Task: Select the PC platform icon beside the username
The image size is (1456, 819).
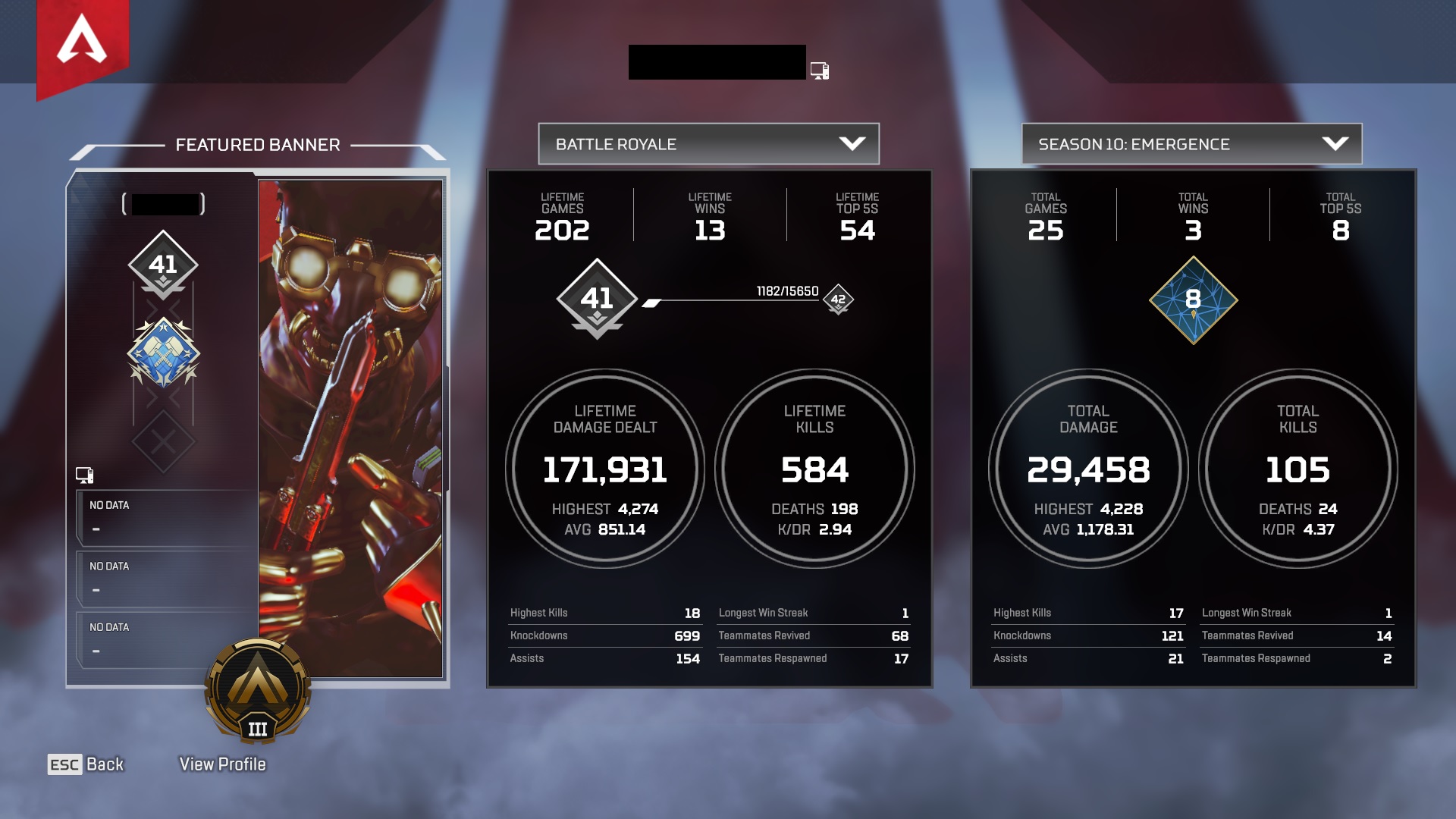Action: click(819, 69)
